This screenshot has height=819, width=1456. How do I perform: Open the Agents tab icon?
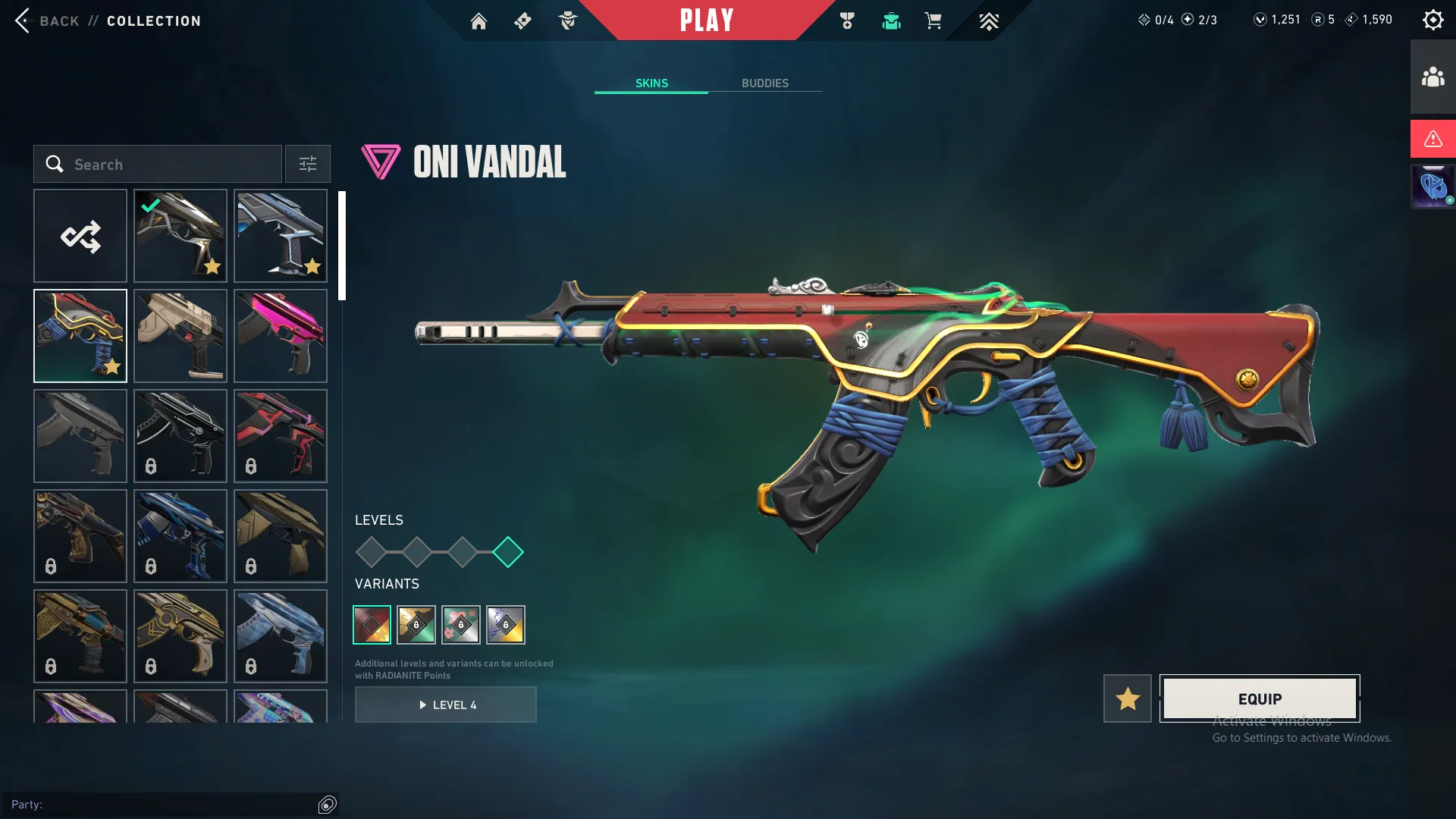tap(567, 20)
